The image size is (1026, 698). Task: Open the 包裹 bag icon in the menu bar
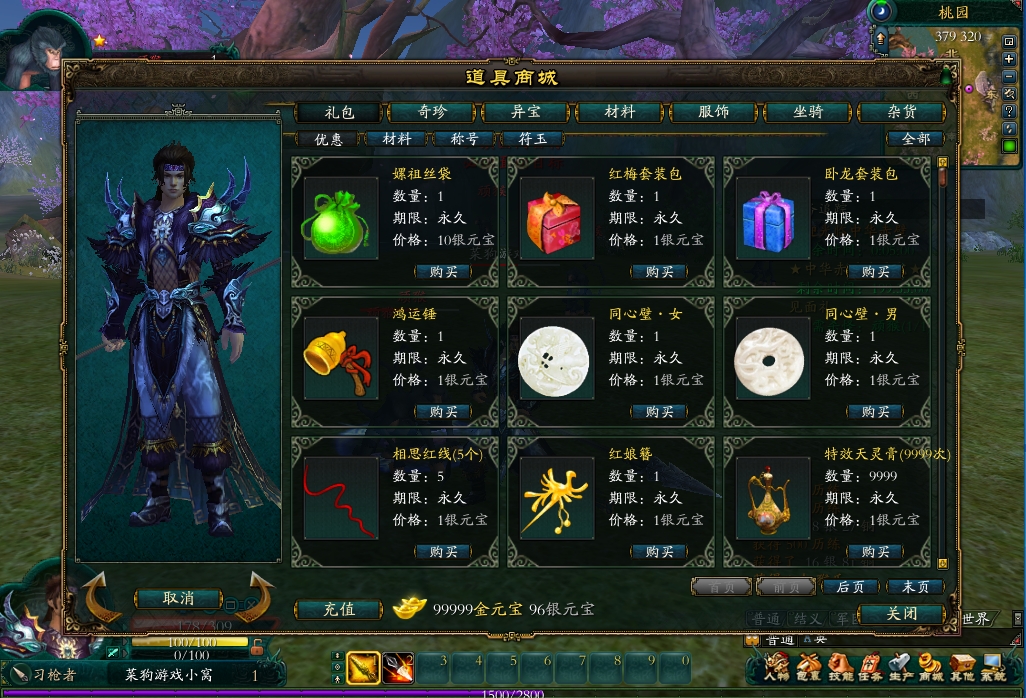[808, 668]
